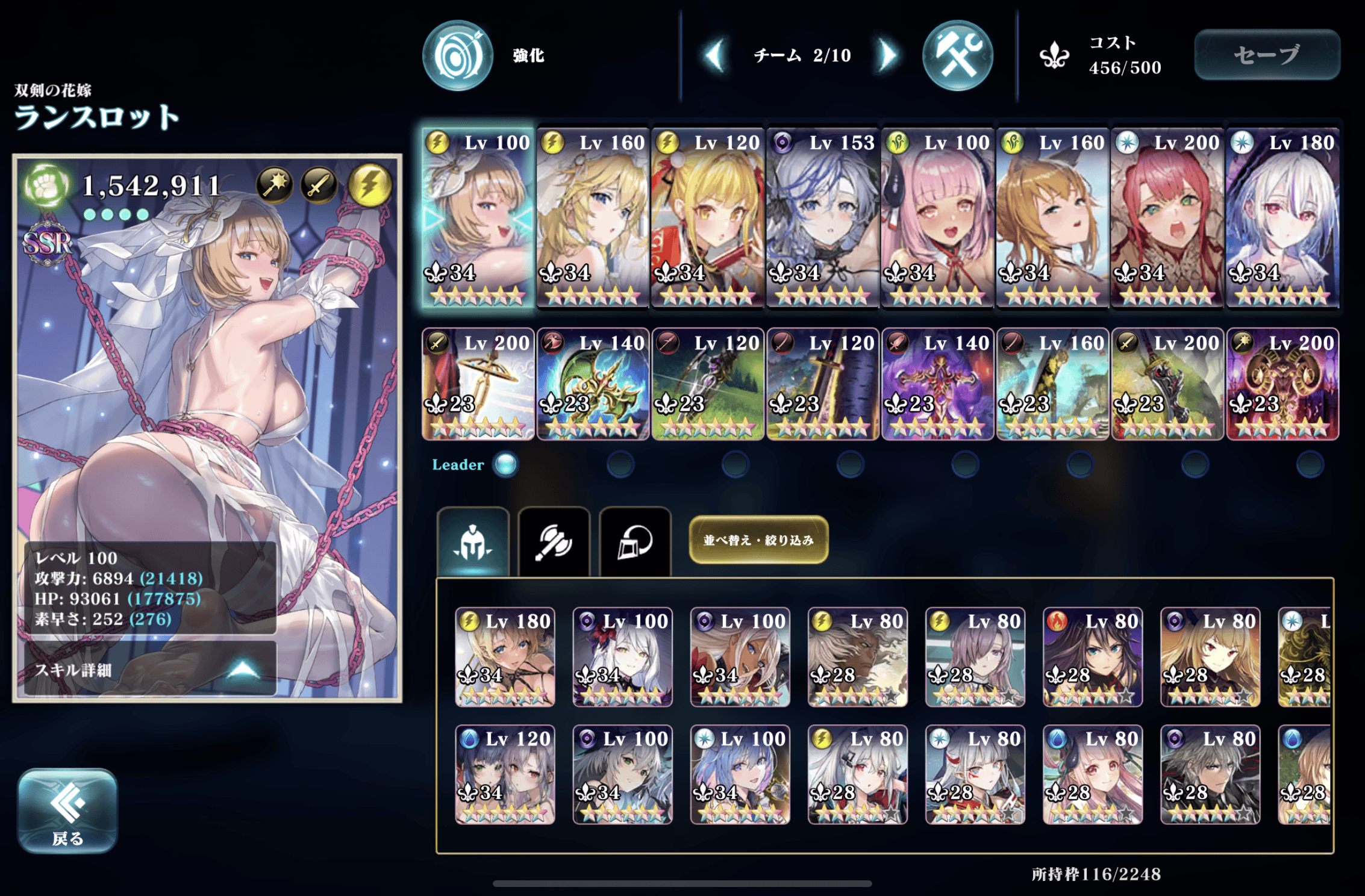Open the hammer and wrench tools button
This screenshot has height=896, width=1365.
957,55
